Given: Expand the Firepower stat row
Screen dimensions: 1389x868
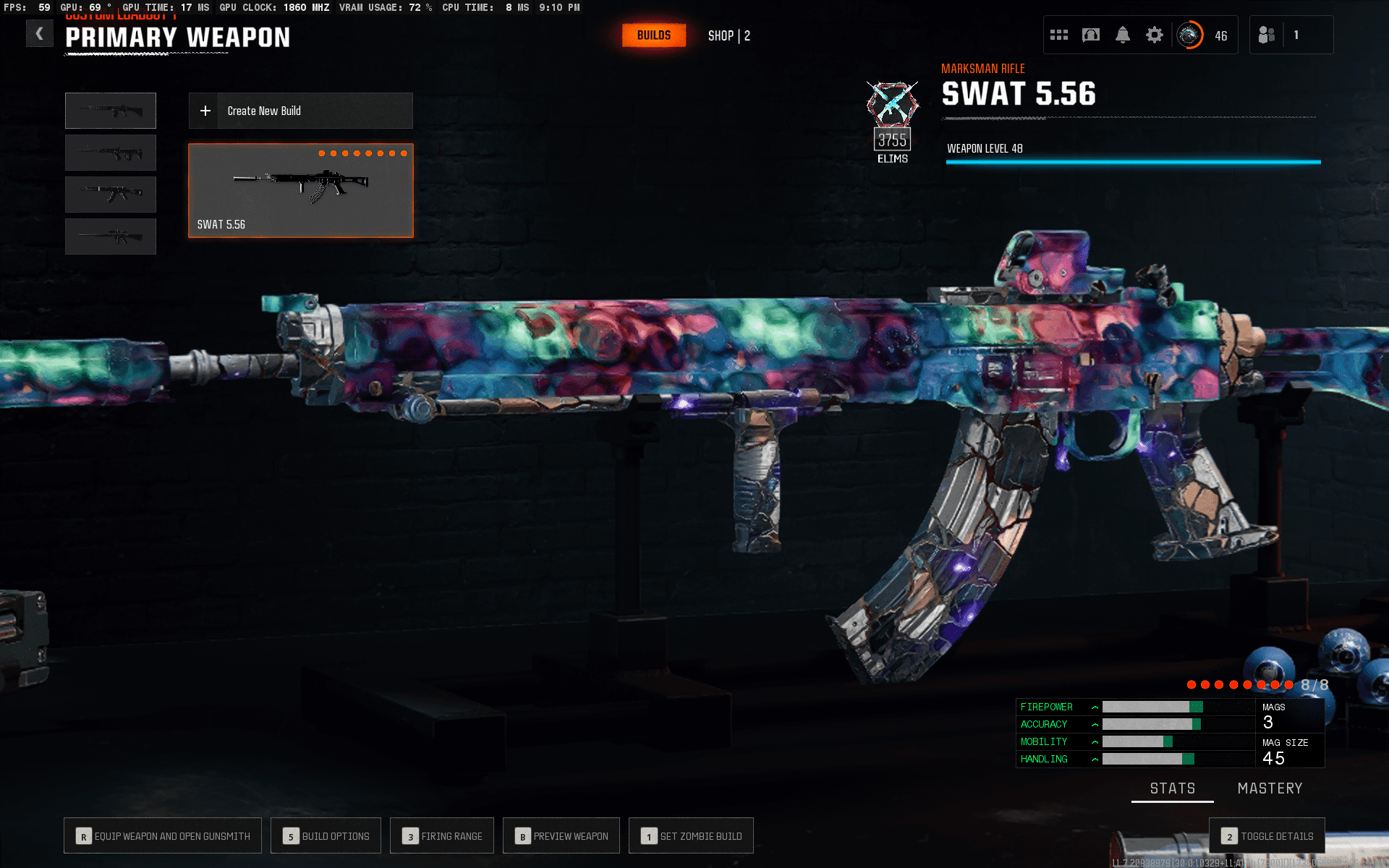Looking at the screenshot, I should tap(1095, 707).
